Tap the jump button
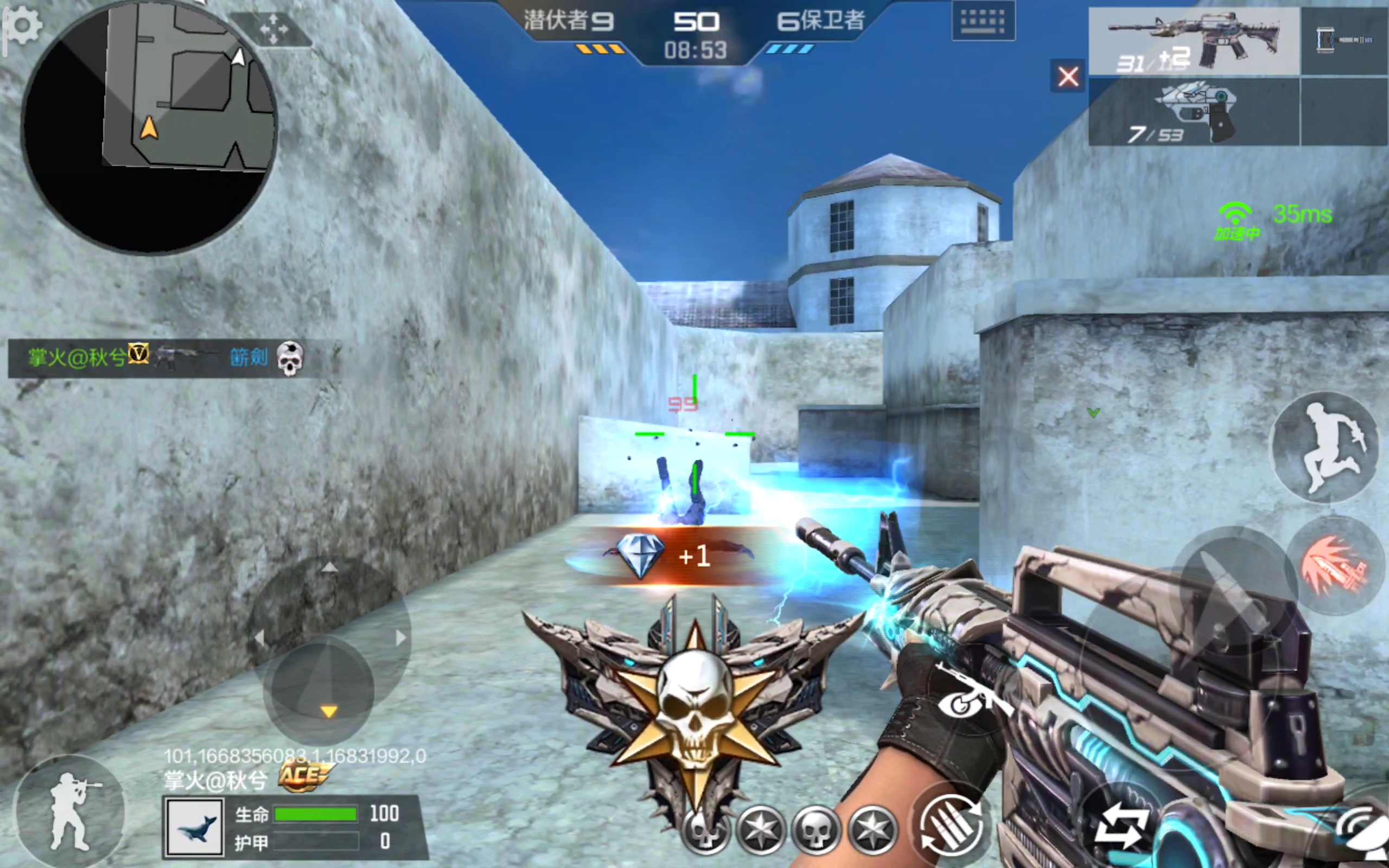The height and width of the screenshot is (868, 1389). 1326,446
